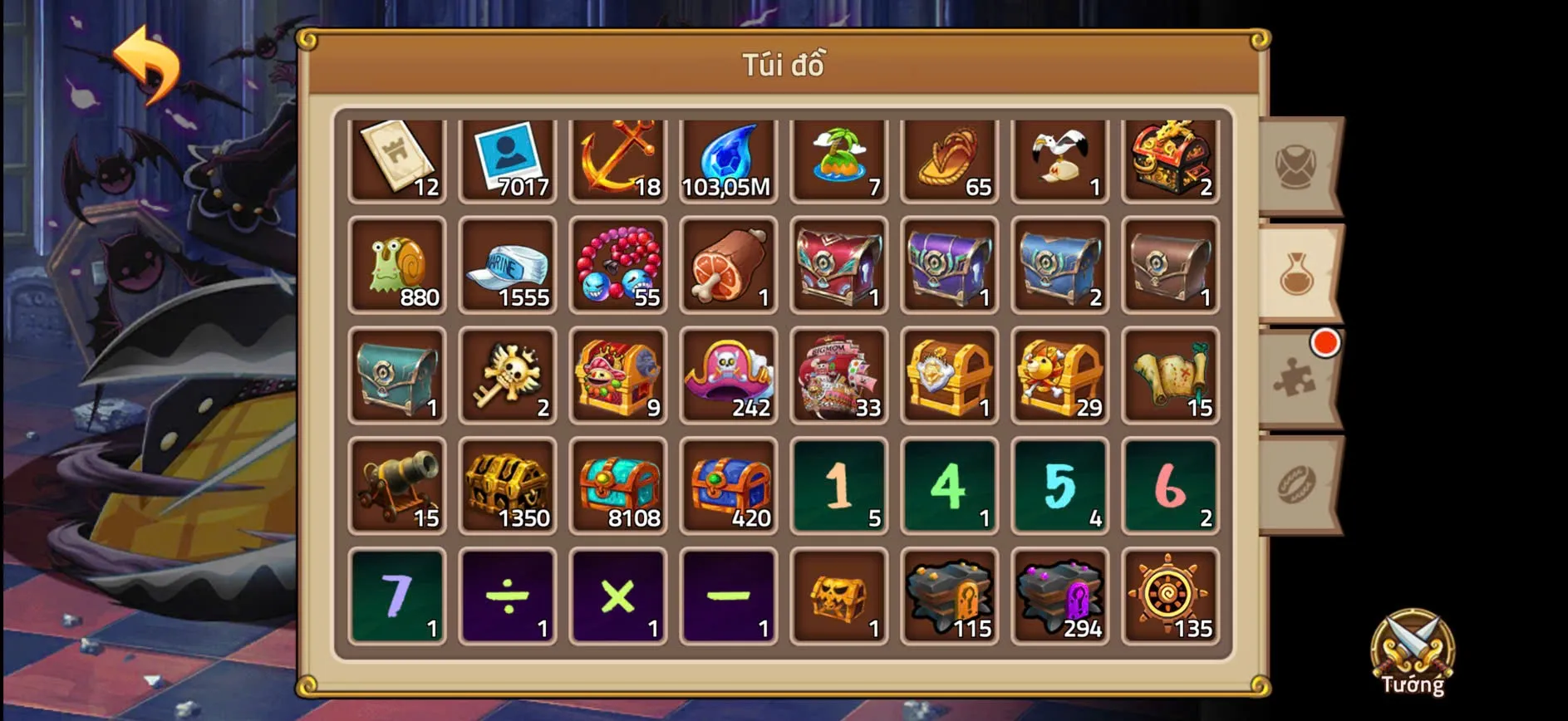The width and height of the screenshot is (1568, 721).
Task: Select the red jeweled chest item
Action: [838, 266]
